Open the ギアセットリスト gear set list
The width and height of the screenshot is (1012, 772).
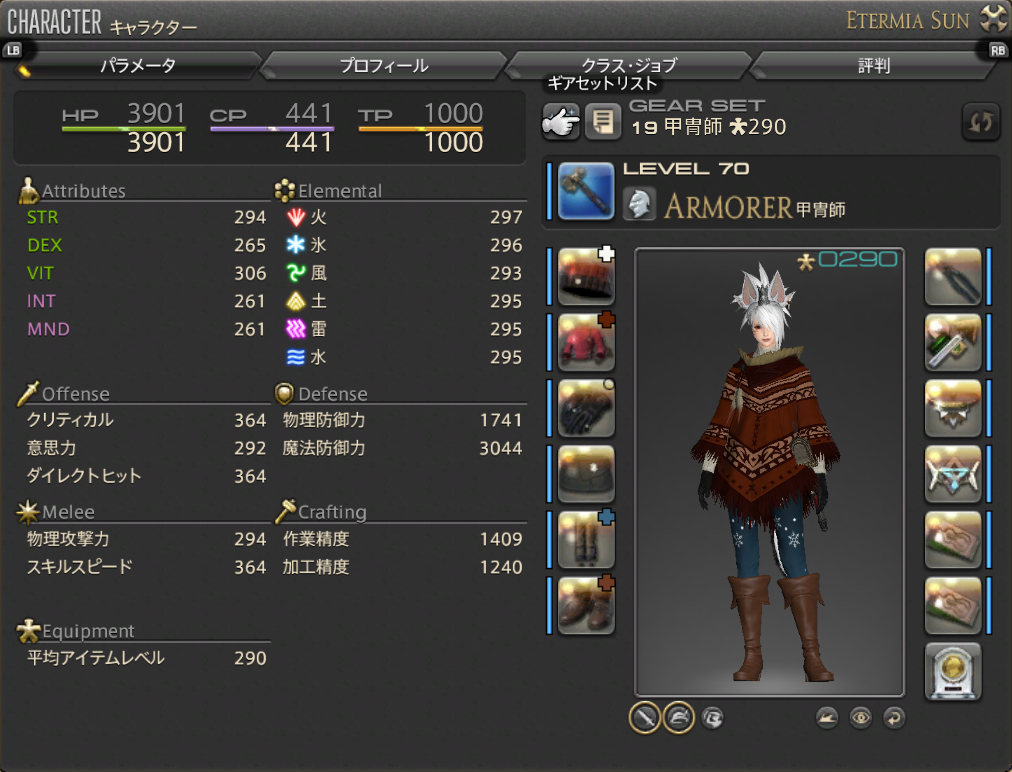coord(560,121)
